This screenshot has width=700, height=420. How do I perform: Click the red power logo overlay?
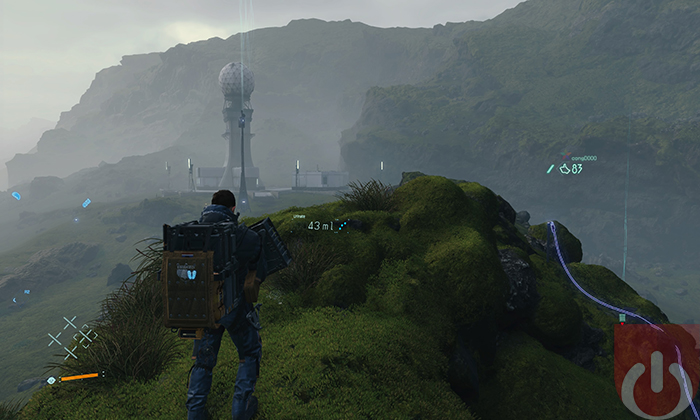tap(655, 371)
